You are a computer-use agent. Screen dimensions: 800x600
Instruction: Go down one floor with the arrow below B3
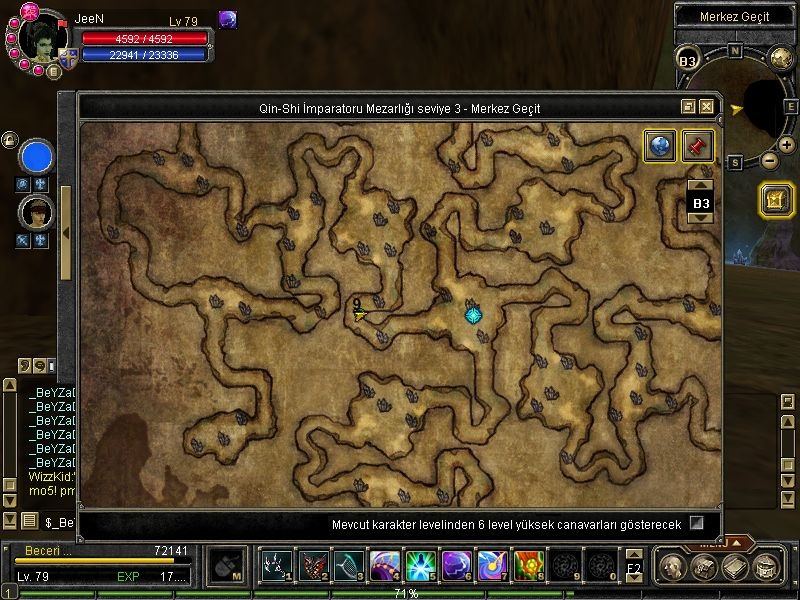pos(701,218)
